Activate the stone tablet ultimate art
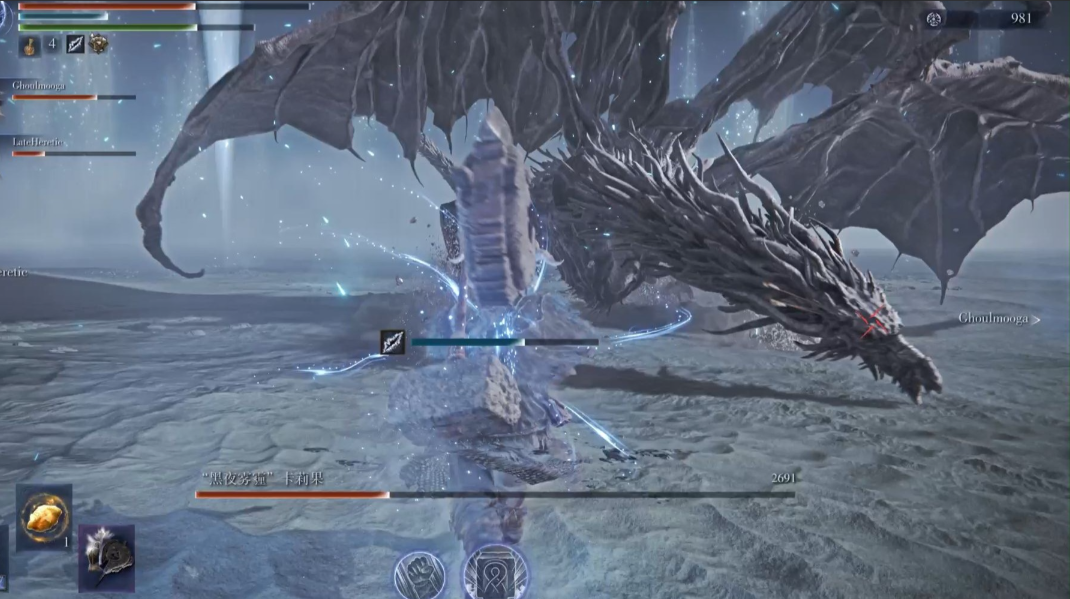Viewport: 1070px width, 599px height. pos(496,574)
